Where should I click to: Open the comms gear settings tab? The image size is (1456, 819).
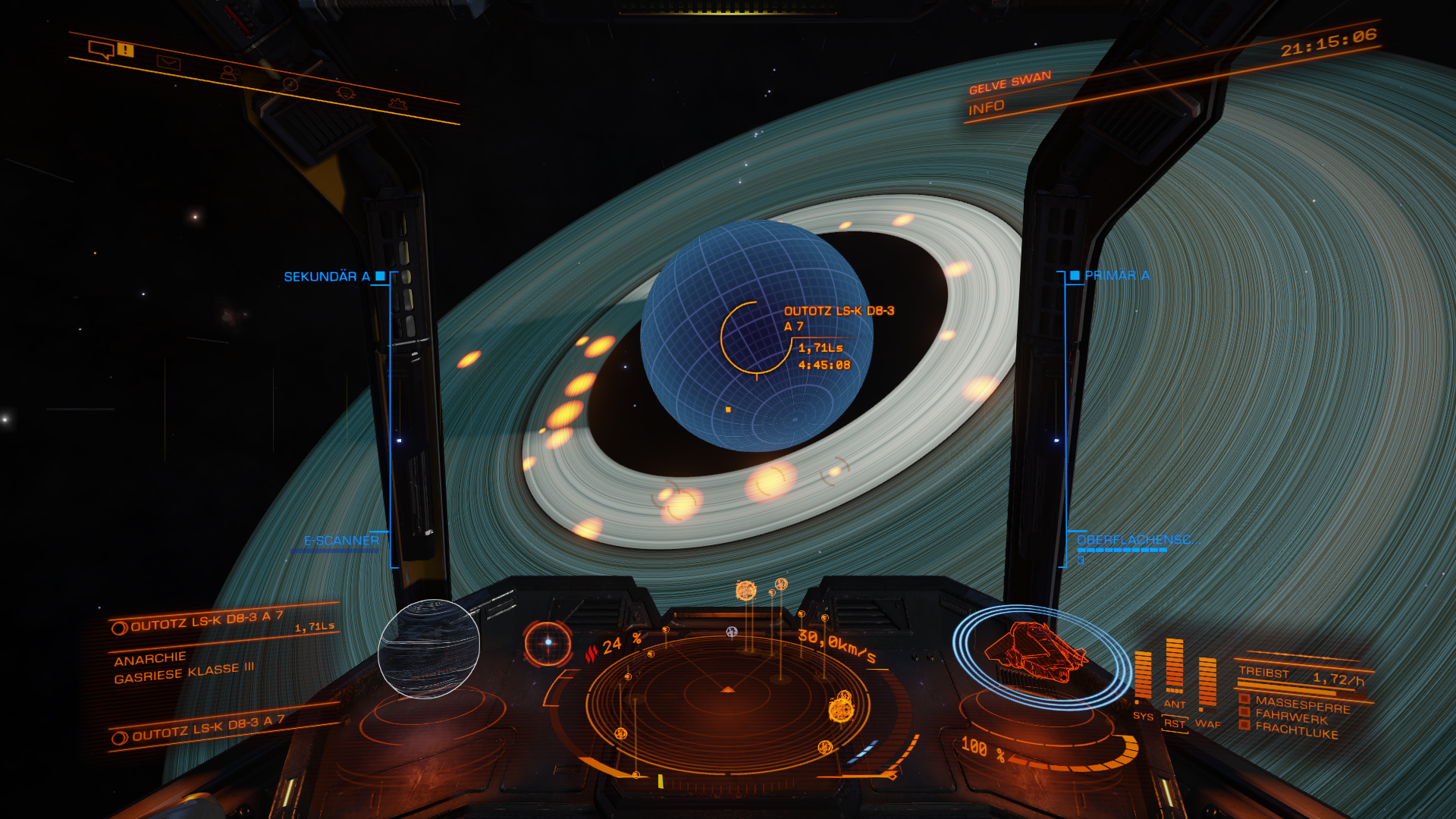coord(399,103)
